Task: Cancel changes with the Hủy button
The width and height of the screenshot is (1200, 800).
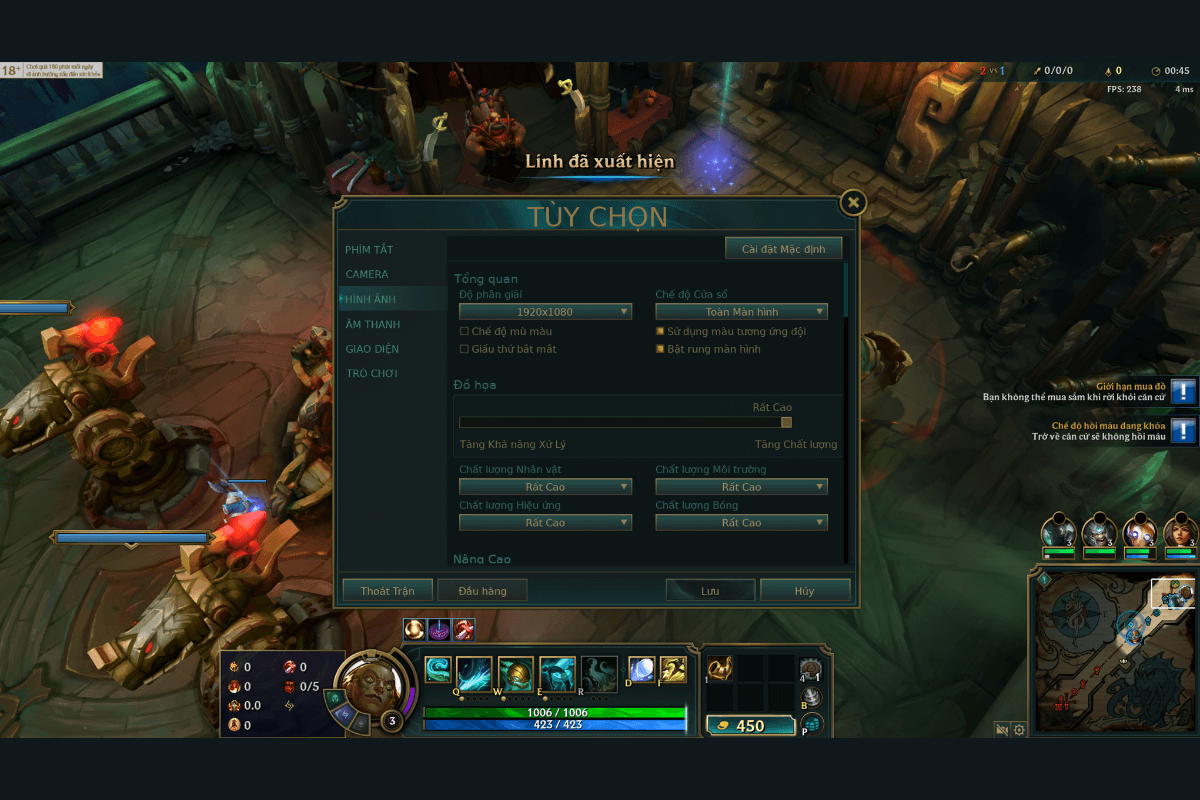Action: 805,591
